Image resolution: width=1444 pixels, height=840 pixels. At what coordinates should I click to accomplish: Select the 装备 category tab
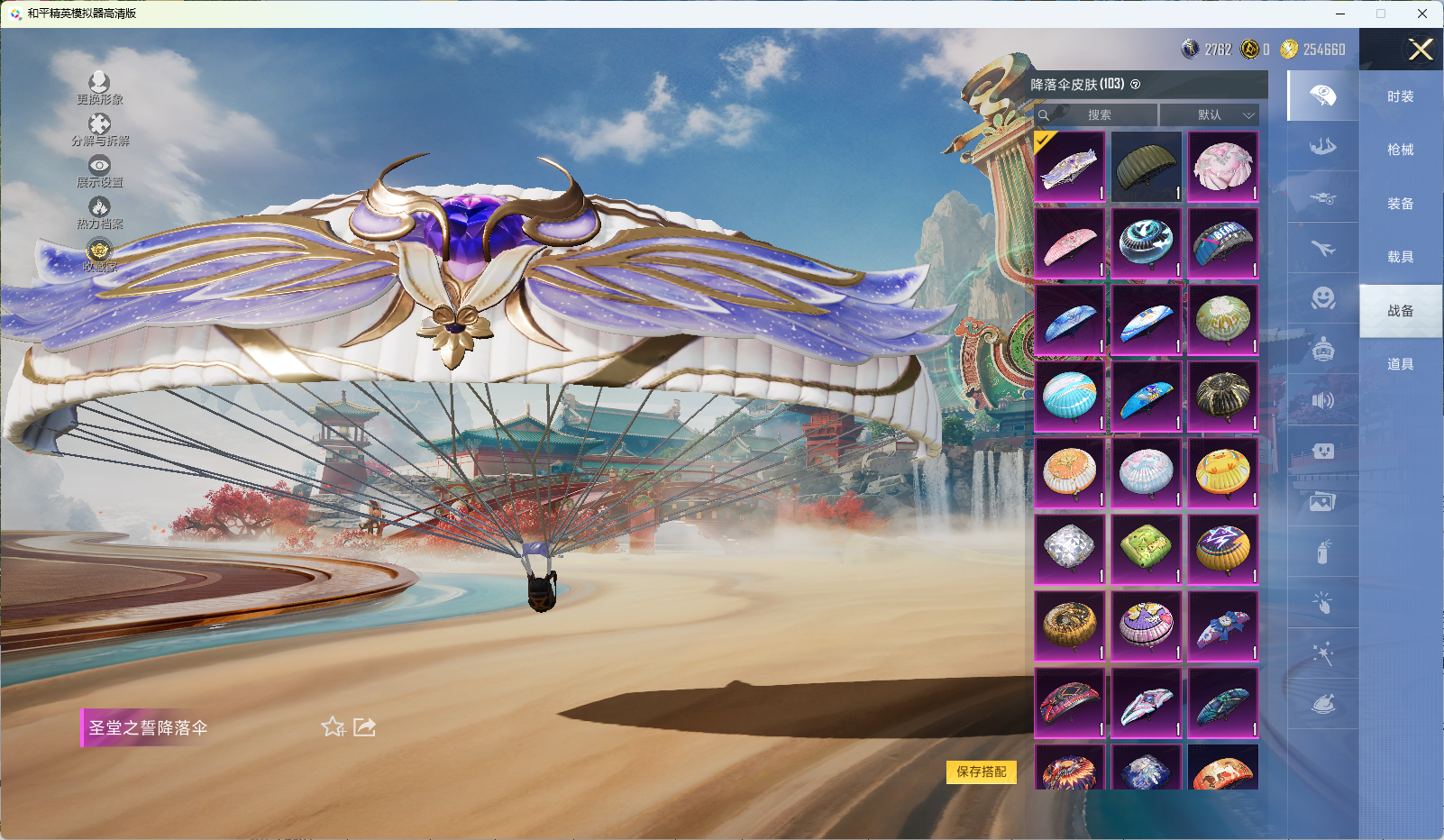[1400, 204]
